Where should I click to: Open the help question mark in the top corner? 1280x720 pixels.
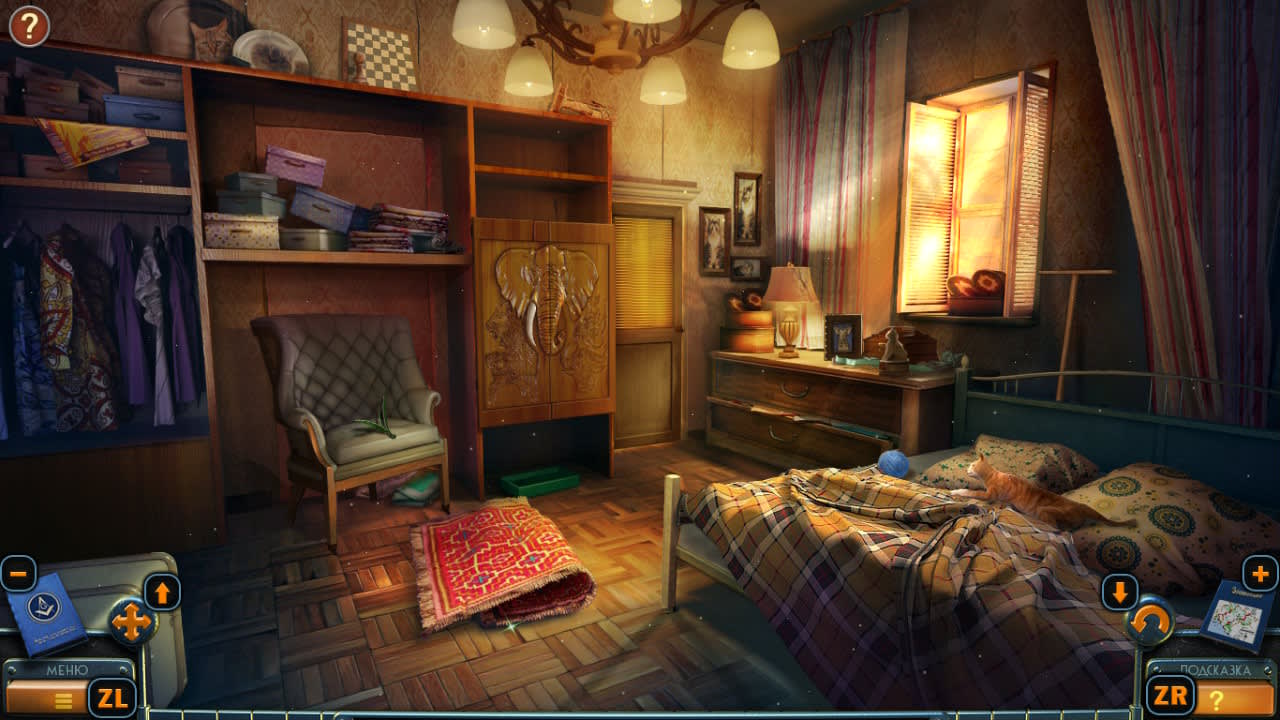(x=27, y=24)
